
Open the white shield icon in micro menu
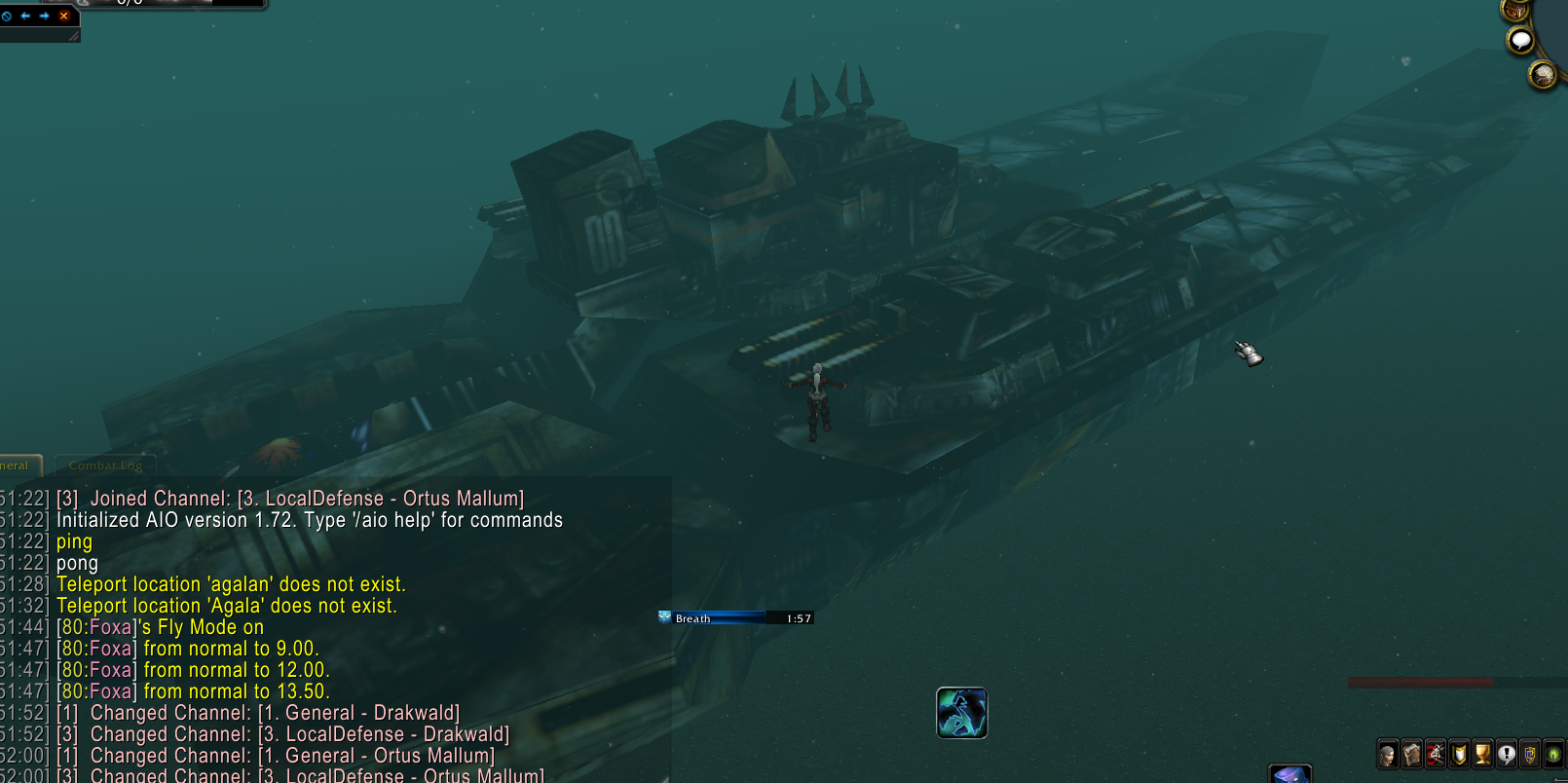coord(1459,754)
